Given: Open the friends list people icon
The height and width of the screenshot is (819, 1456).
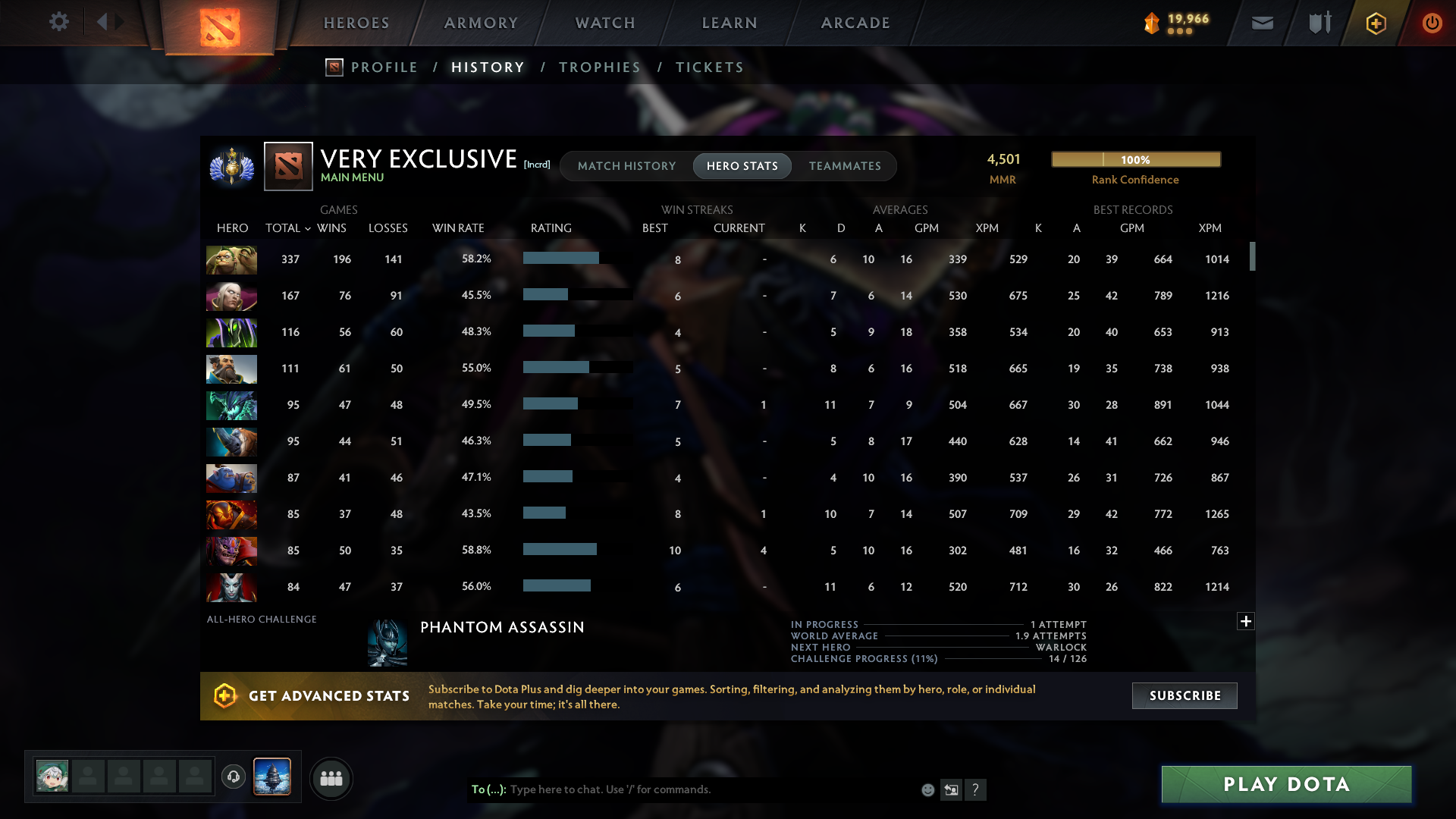Looking at the screenshot, I should point(331,778).
